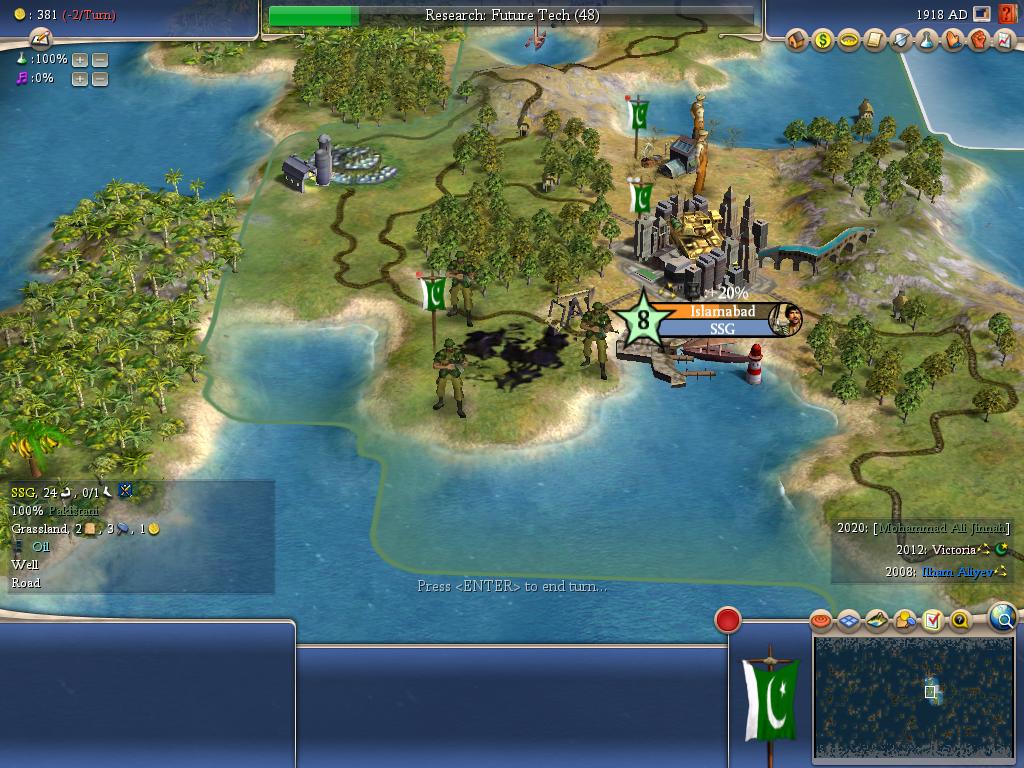Increase the research rate with plus
Screen dimensions: 1024x768
click(x=80, y=59)
